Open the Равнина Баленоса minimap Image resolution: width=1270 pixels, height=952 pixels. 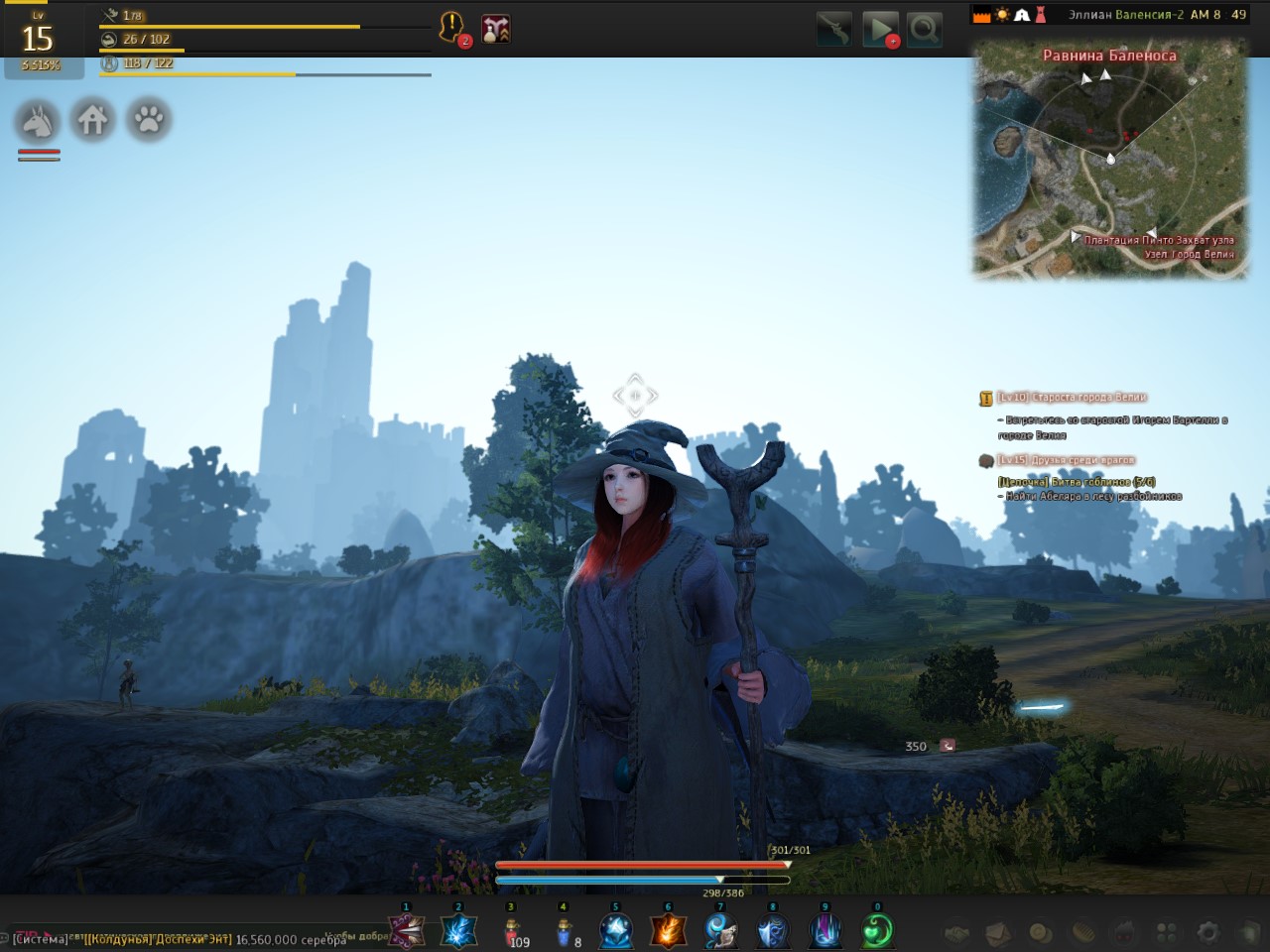pyautogui.click(x=1109, y=159)
